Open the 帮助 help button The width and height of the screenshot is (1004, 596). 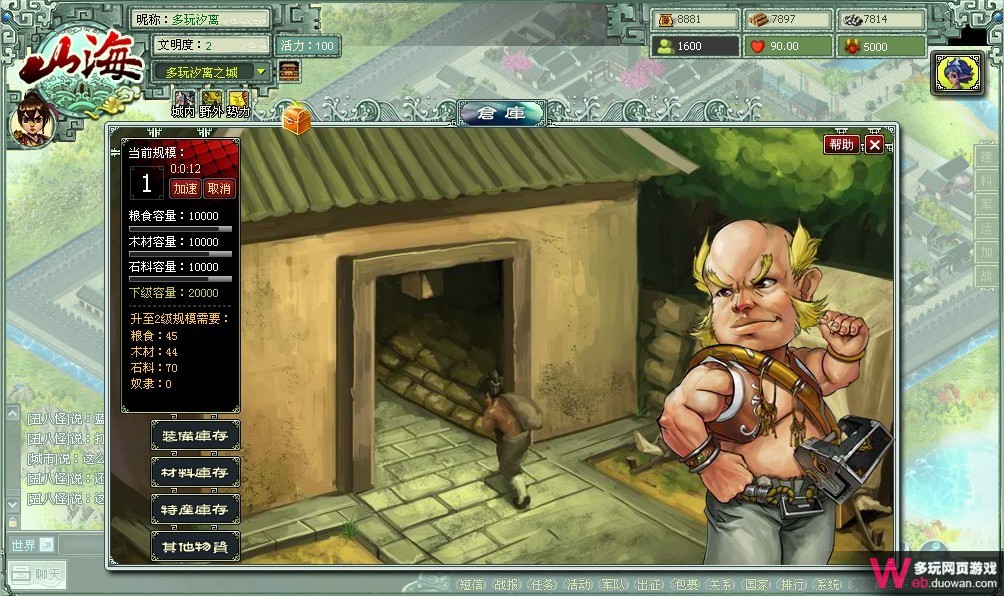point(841,144)
